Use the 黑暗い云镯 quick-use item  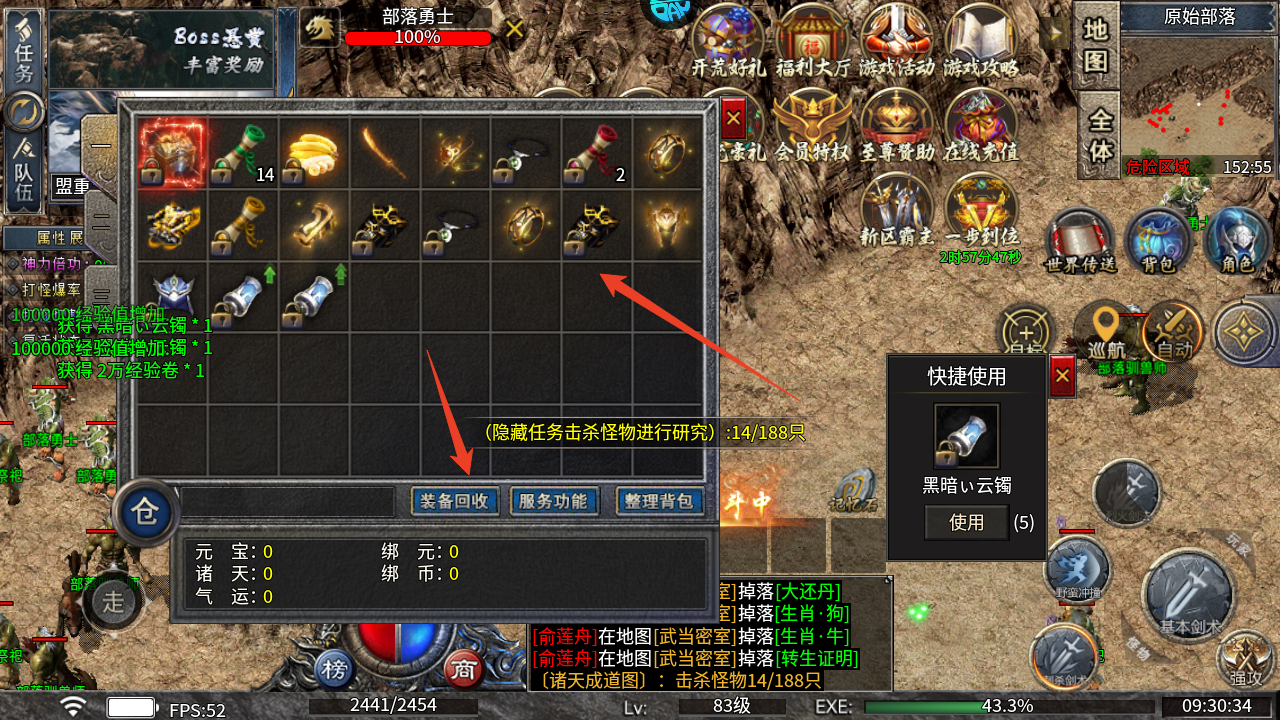(966, 522)
